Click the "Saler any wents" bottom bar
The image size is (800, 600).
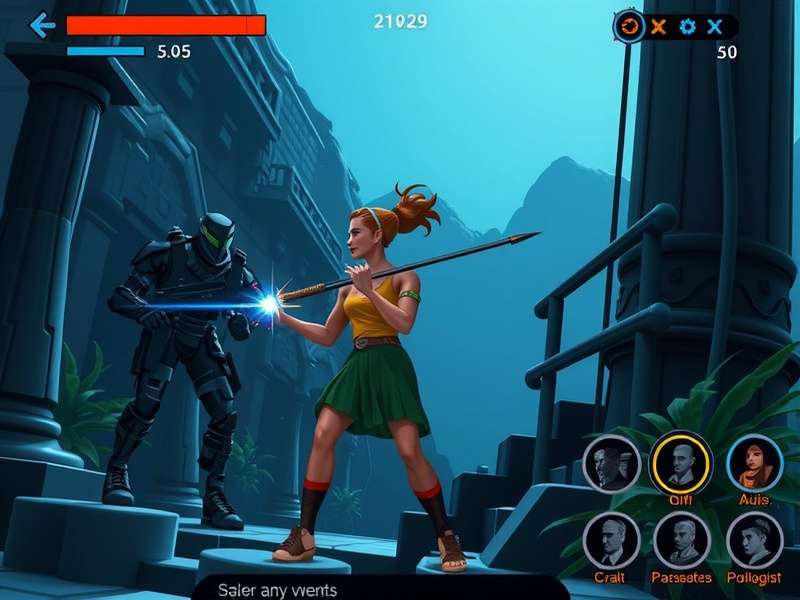(x=380, y=589)
